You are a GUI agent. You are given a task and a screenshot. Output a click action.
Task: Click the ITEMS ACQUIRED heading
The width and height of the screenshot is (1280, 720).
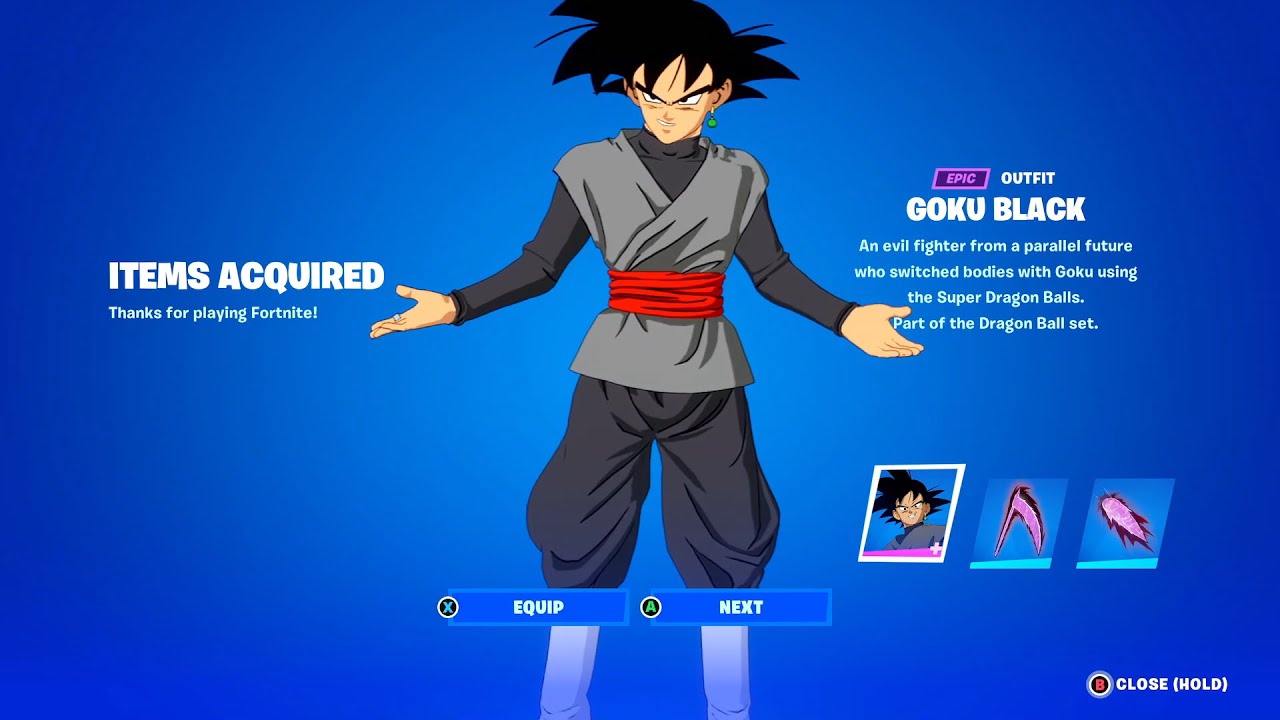tap(246, 275)
